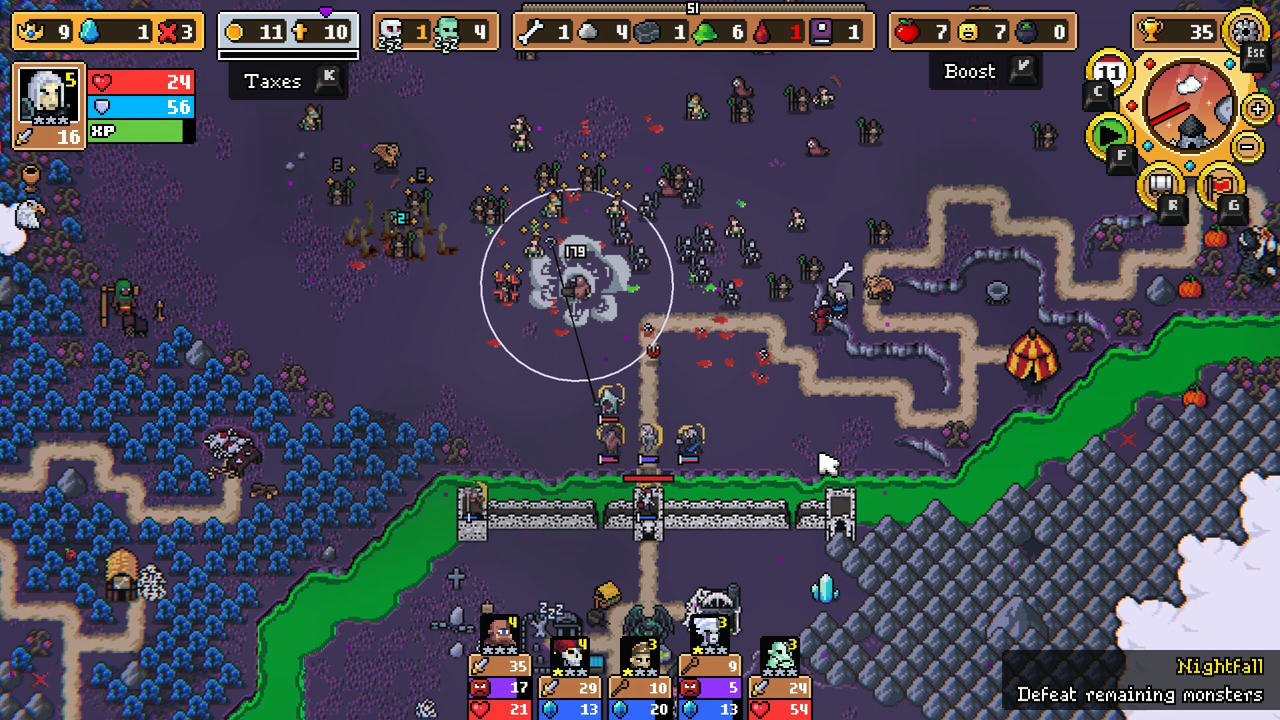Zoom out with the minus button
Viewport: 1280px width, 720px height.
[1246, 145]
